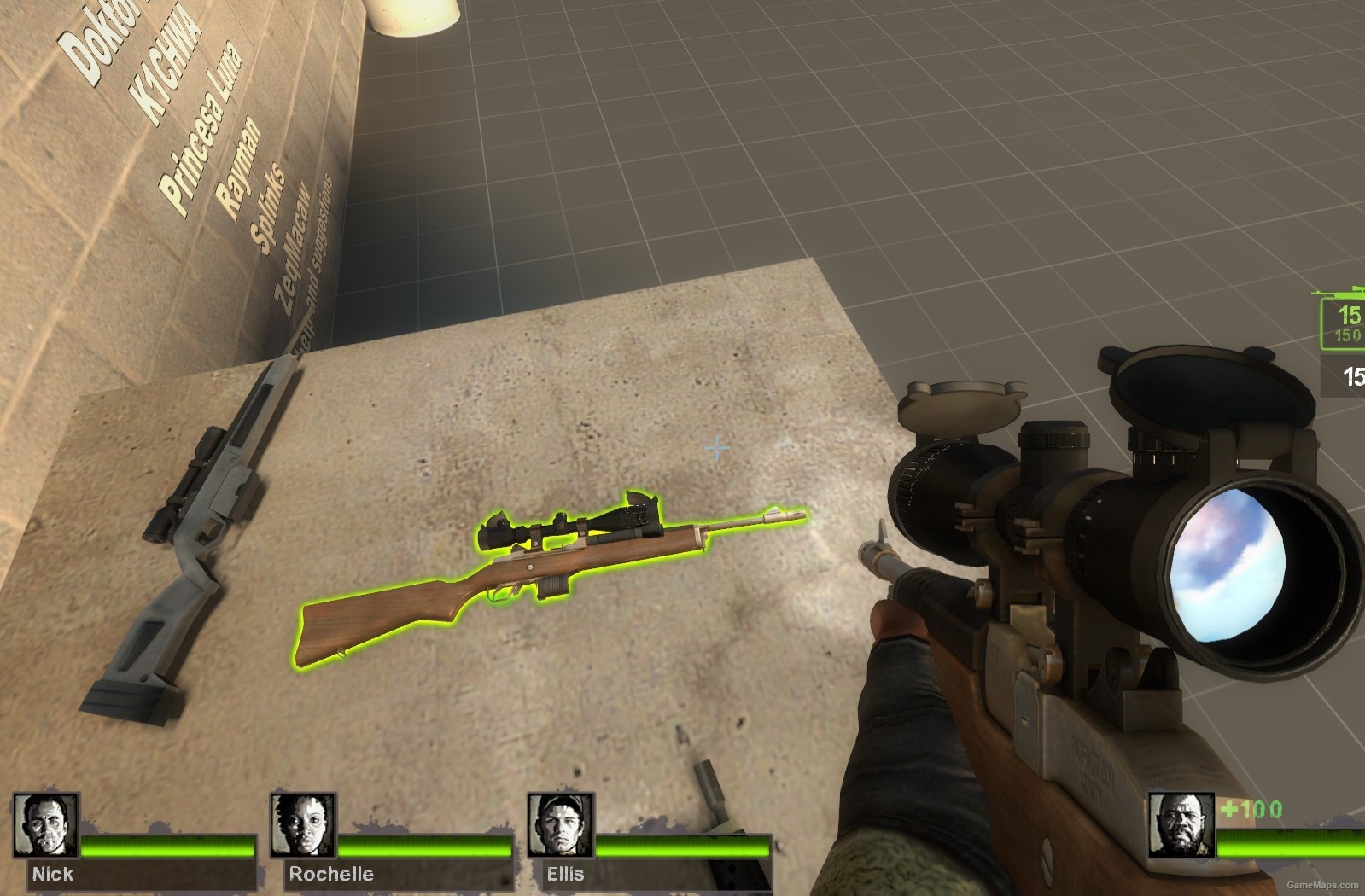This screenshot has height=896, width=1365.
Task: Select Nick's character portrait
Action: (x=44, y=823)
